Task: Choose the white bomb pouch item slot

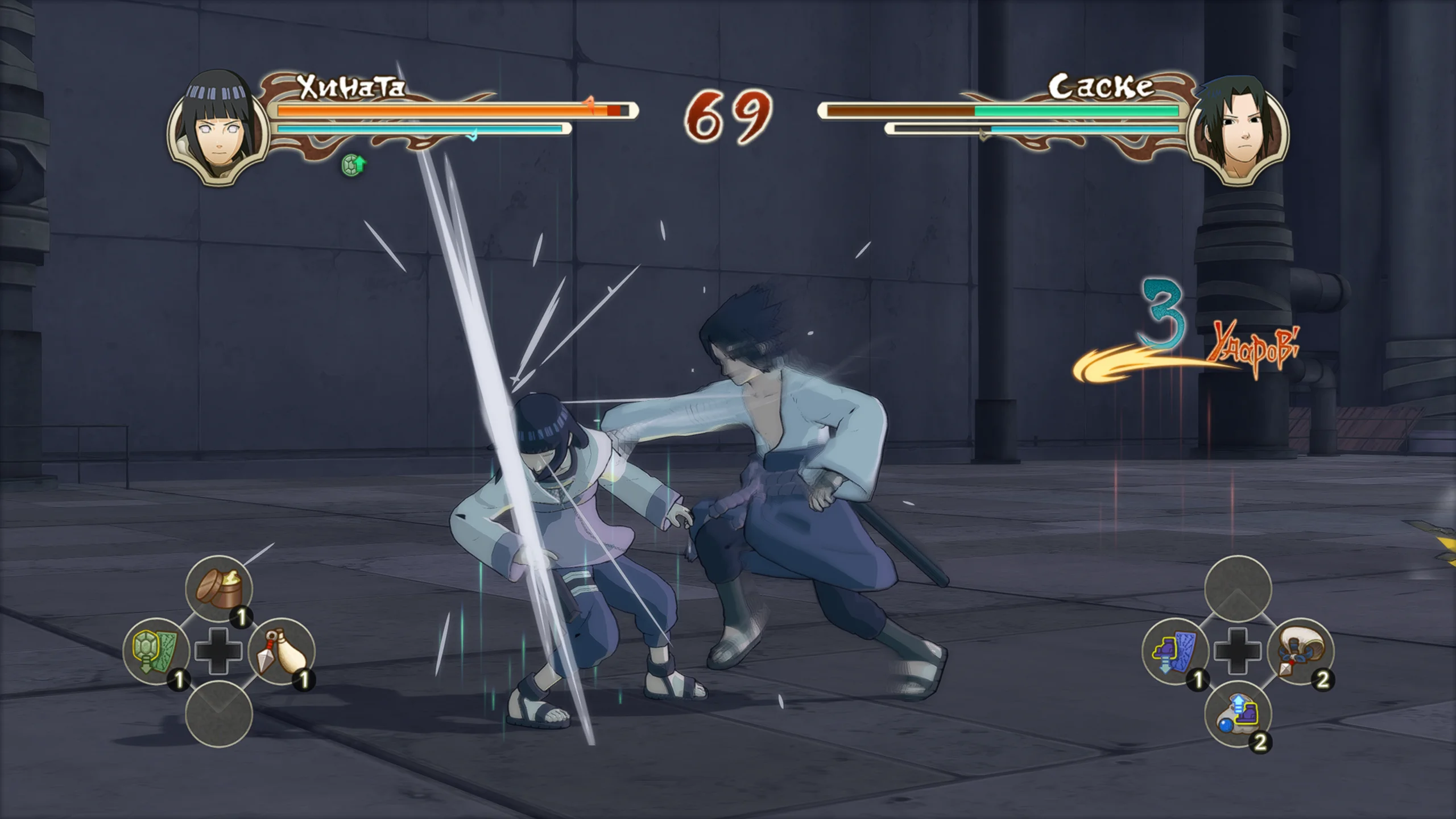Action: [x=1301, y=651]
